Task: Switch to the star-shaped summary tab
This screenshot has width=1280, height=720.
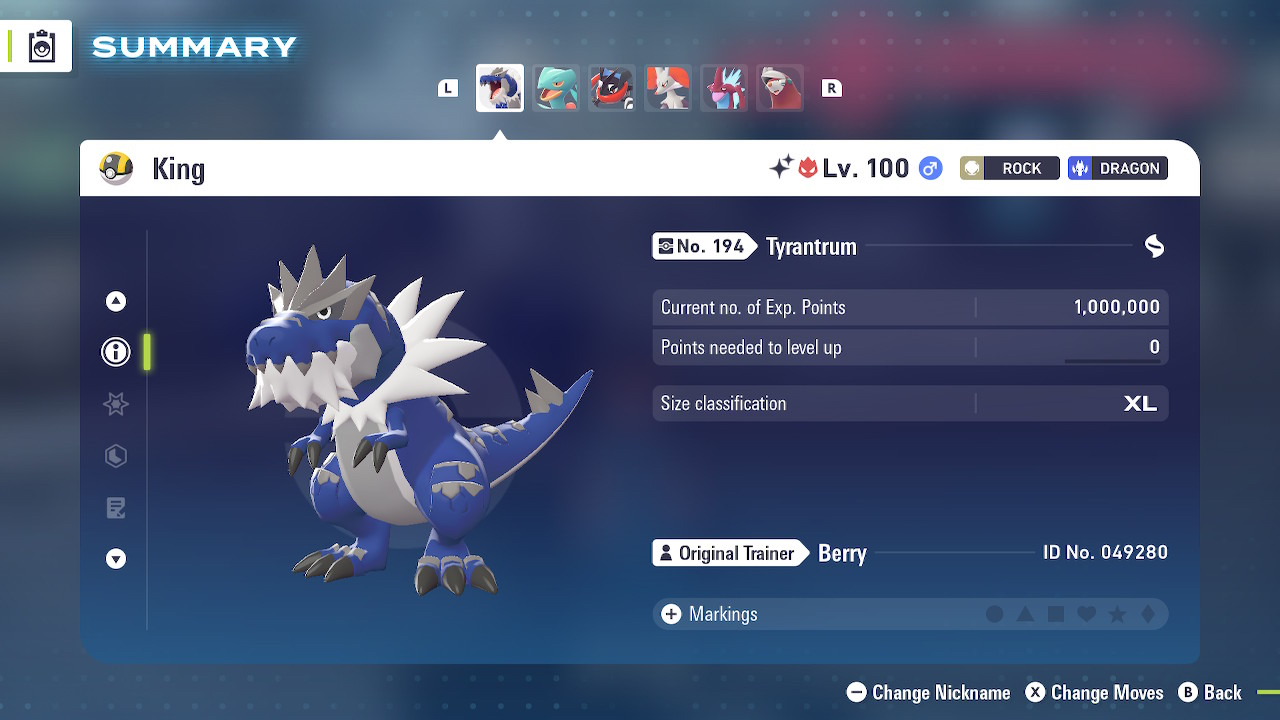Action: tap(116, 404)
